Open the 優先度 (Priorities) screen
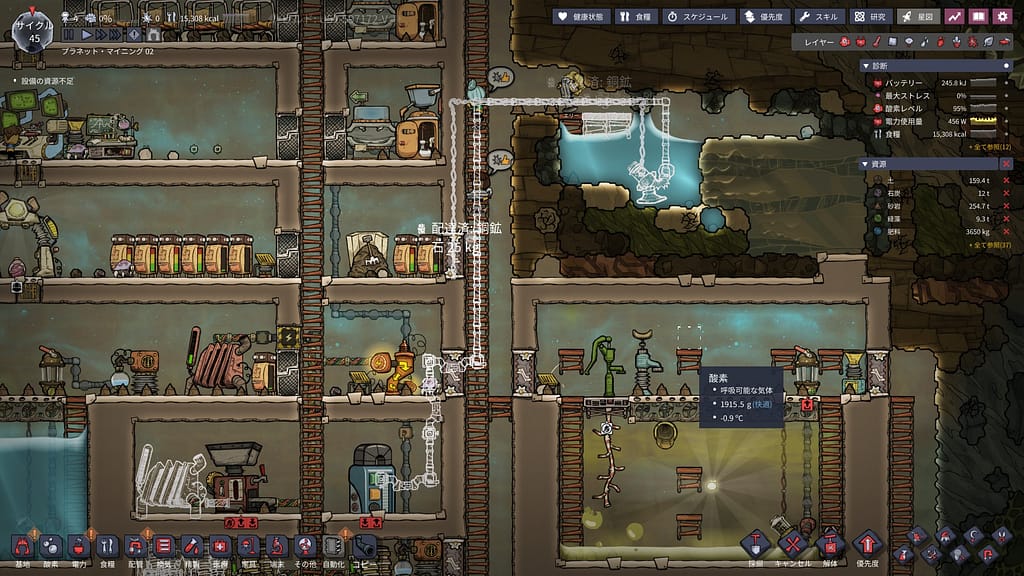Viewport: 1024px width, 576px height. point(765,16)
